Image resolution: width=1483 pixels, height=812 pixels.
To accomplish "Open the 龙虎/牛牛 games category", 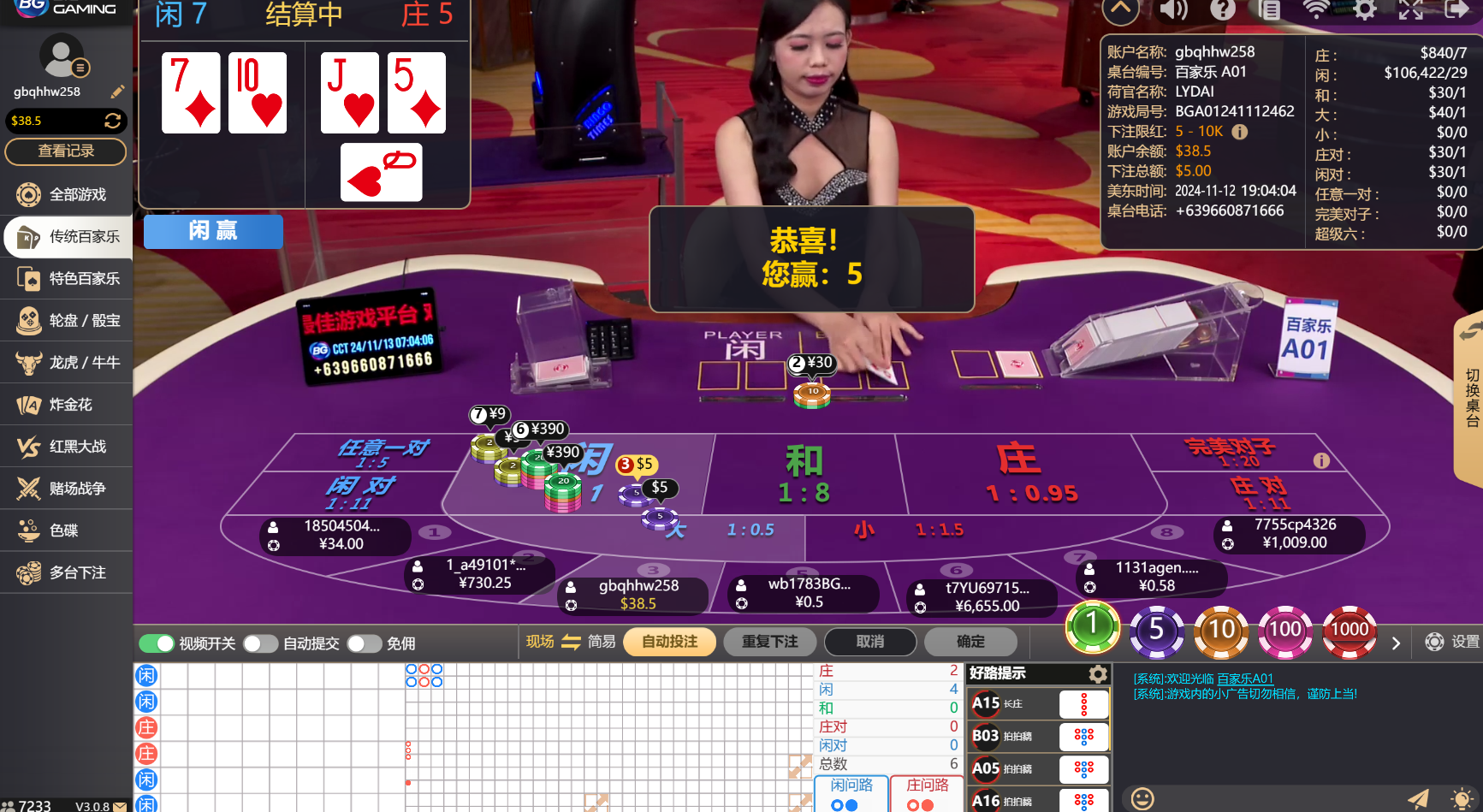I will click(66, 362).
